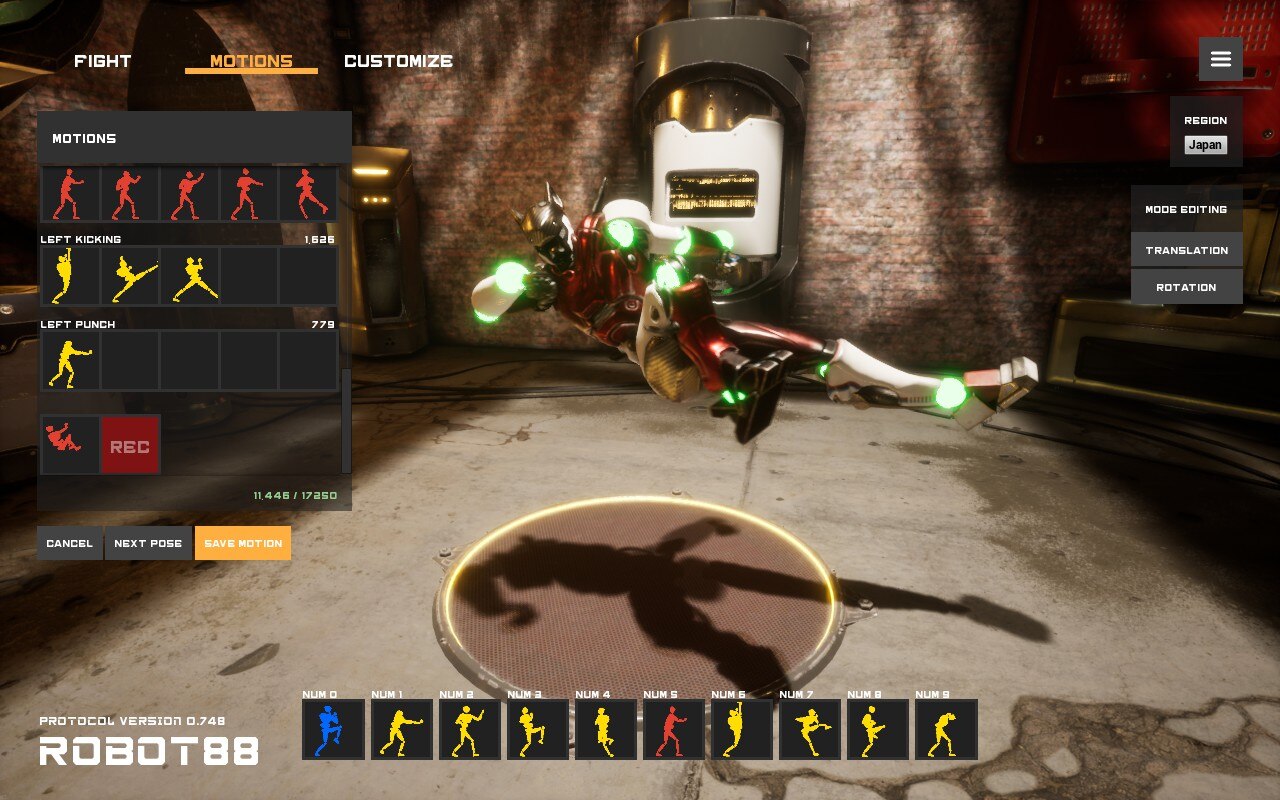Select the Num 3 motion slot
This screenshot has width=1280, height=800.
tap(537, 730)
